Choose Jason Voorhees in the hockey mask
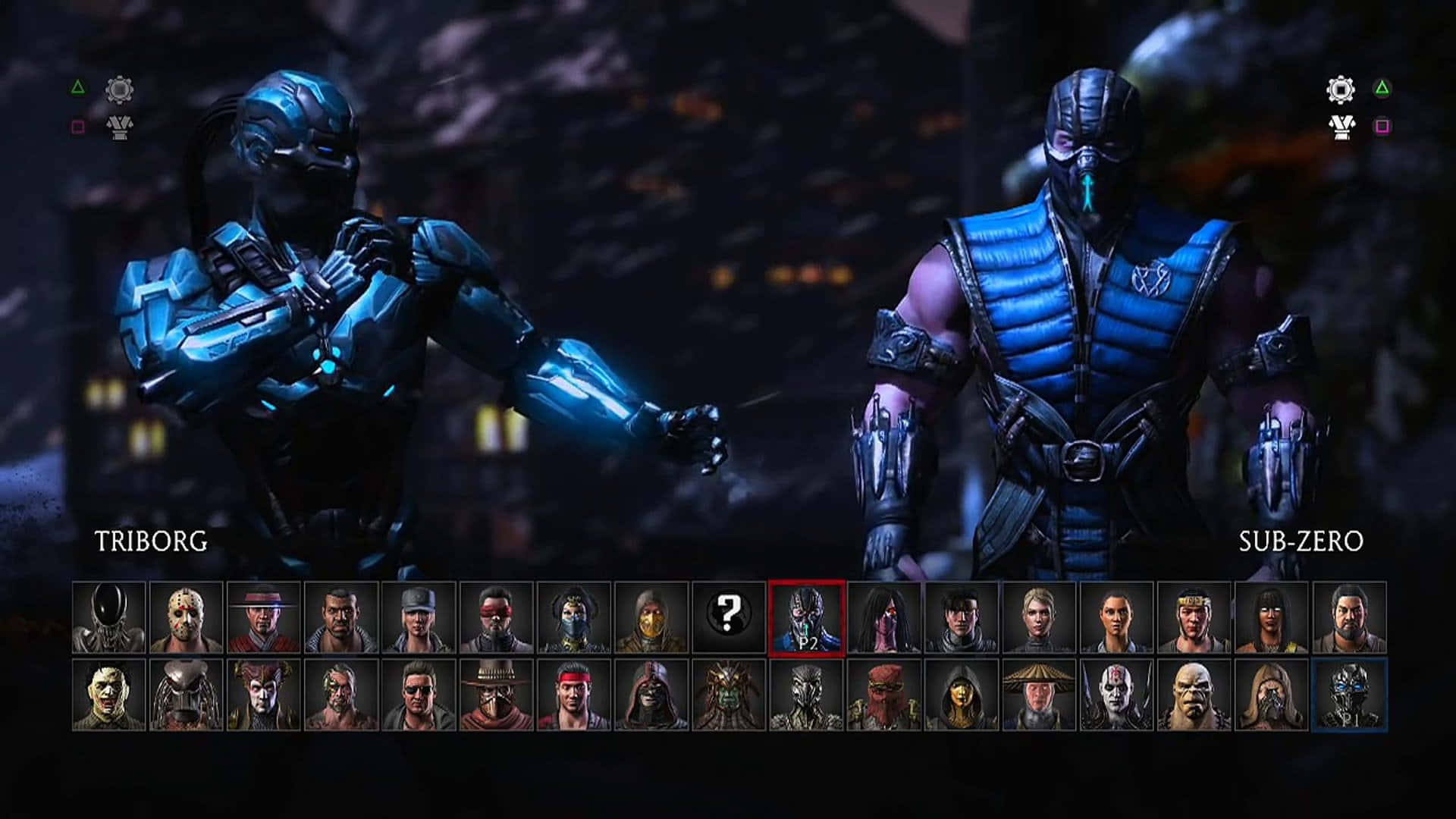 (x=187, y=617)
